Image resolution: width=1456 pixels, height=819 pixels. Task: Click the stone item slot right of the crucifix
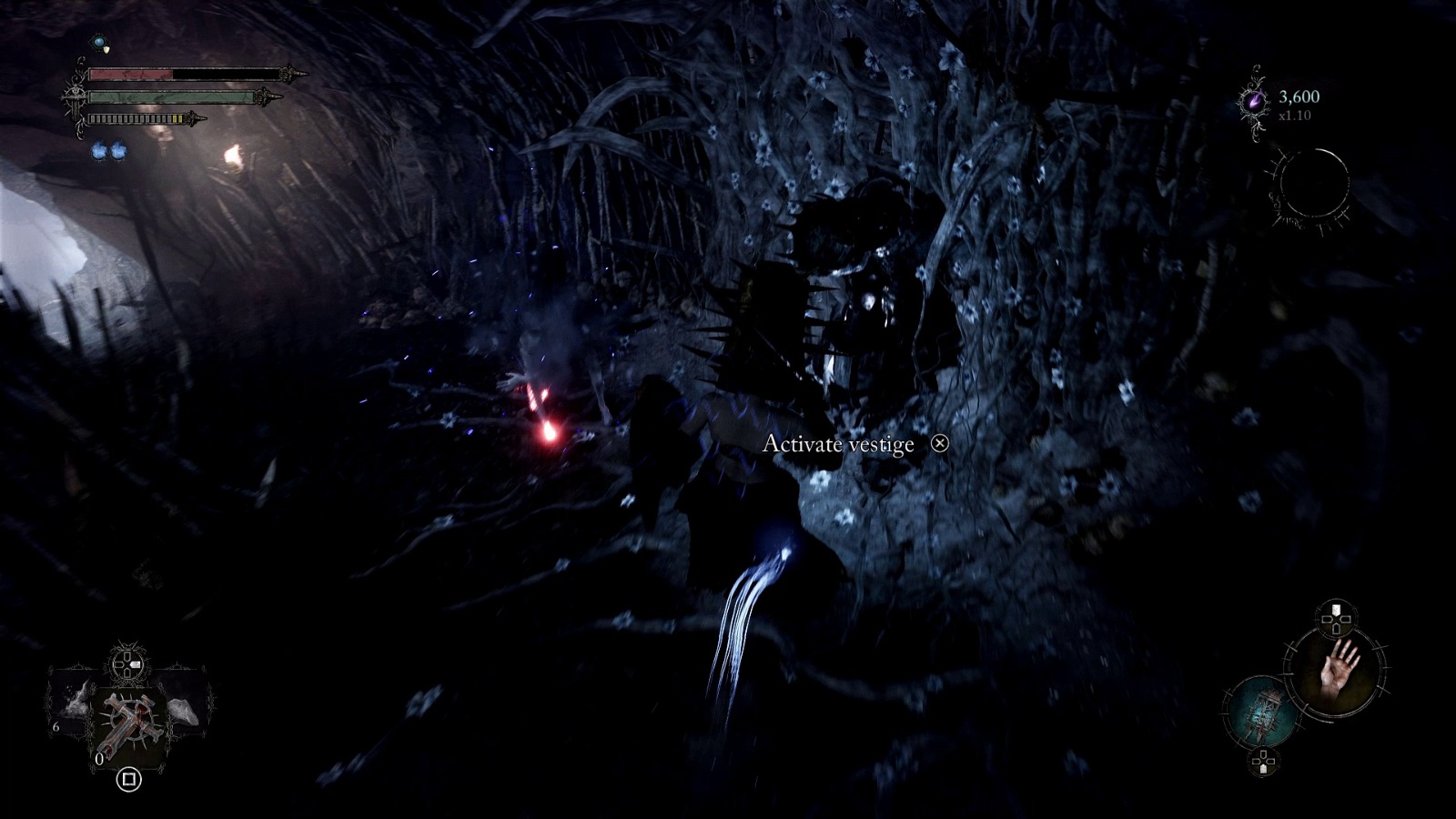tap(184, 710)
